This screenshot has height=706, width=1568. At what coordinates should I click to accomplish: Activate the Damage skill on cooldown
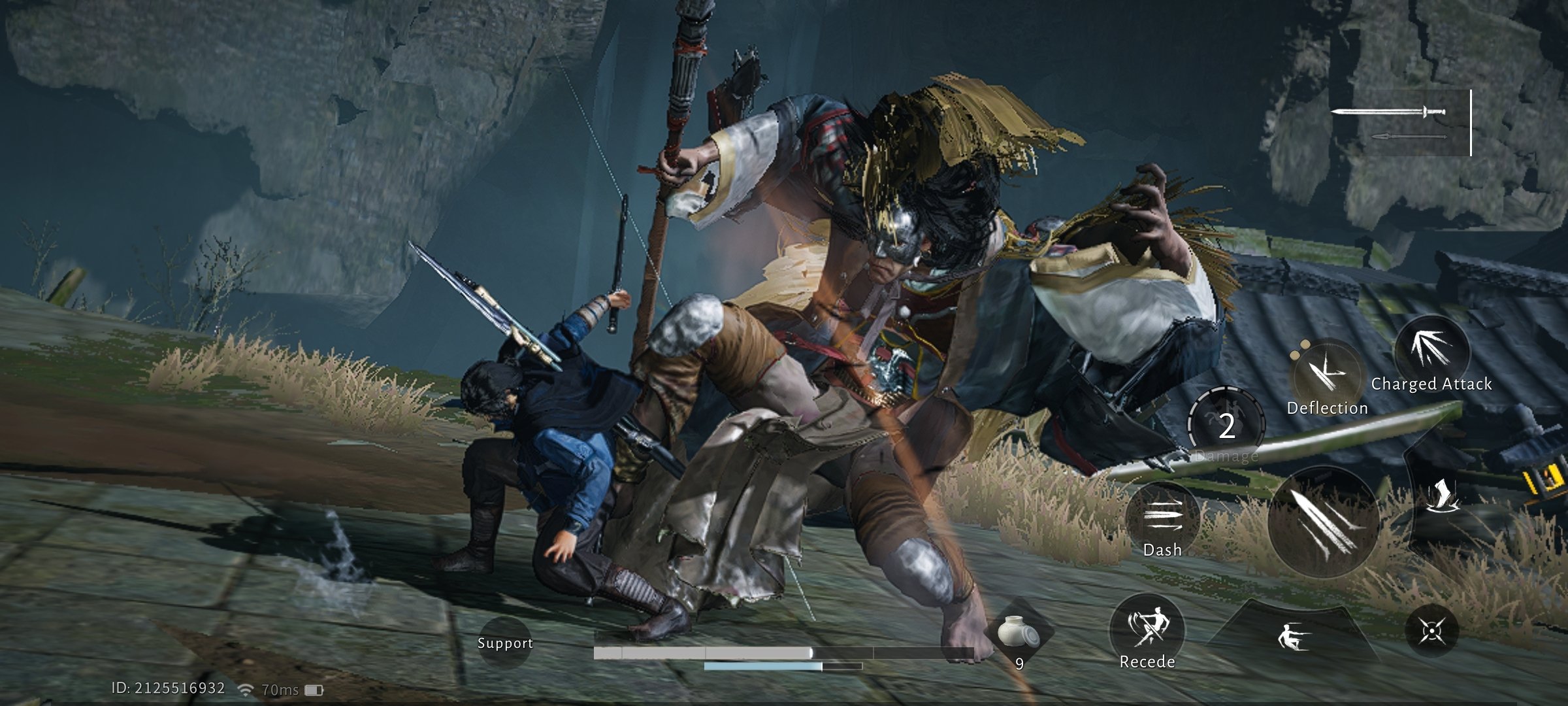pos(1226,426)
